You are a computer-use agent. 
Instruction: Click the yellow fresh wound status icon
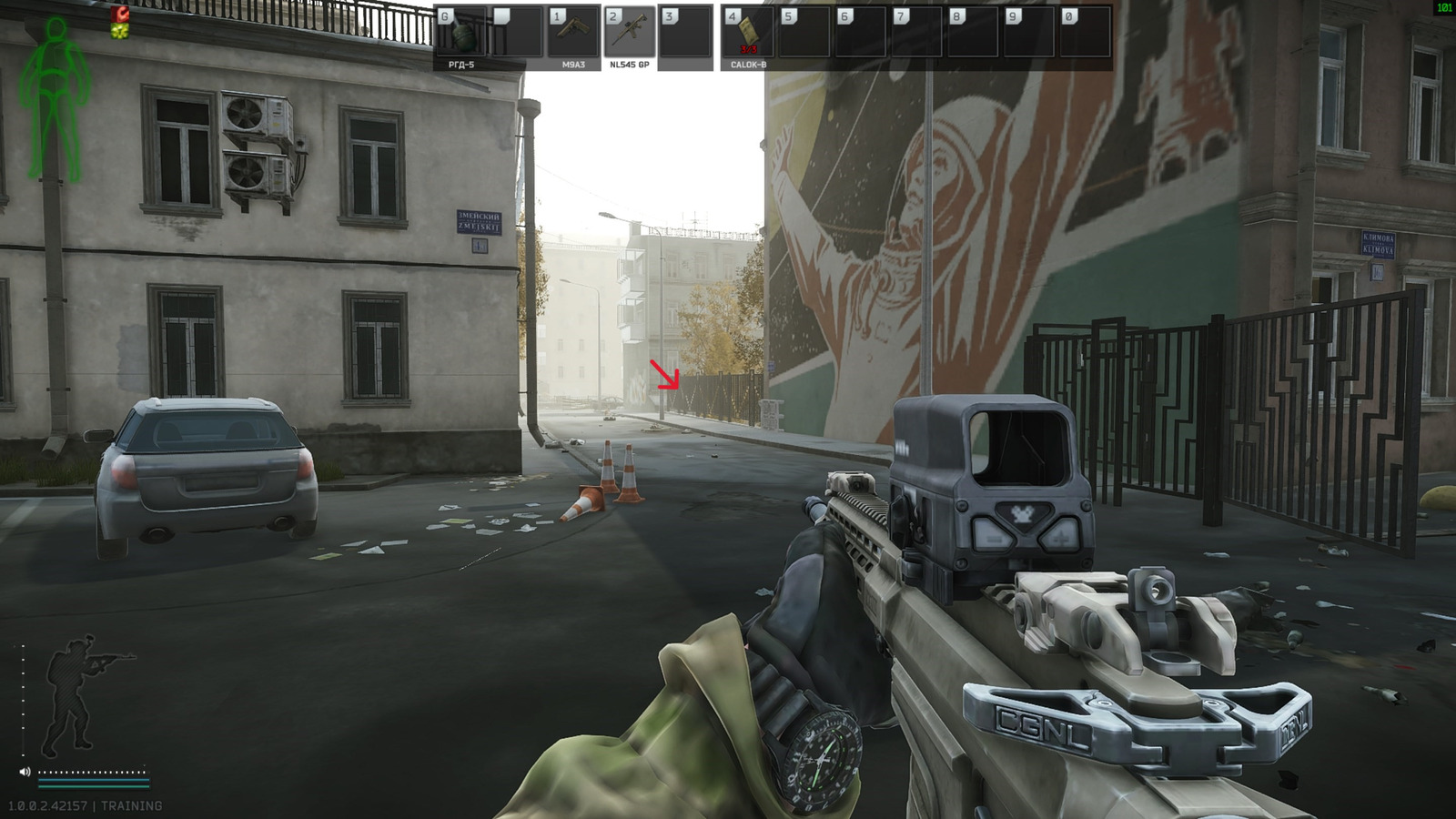pos(119,29)
